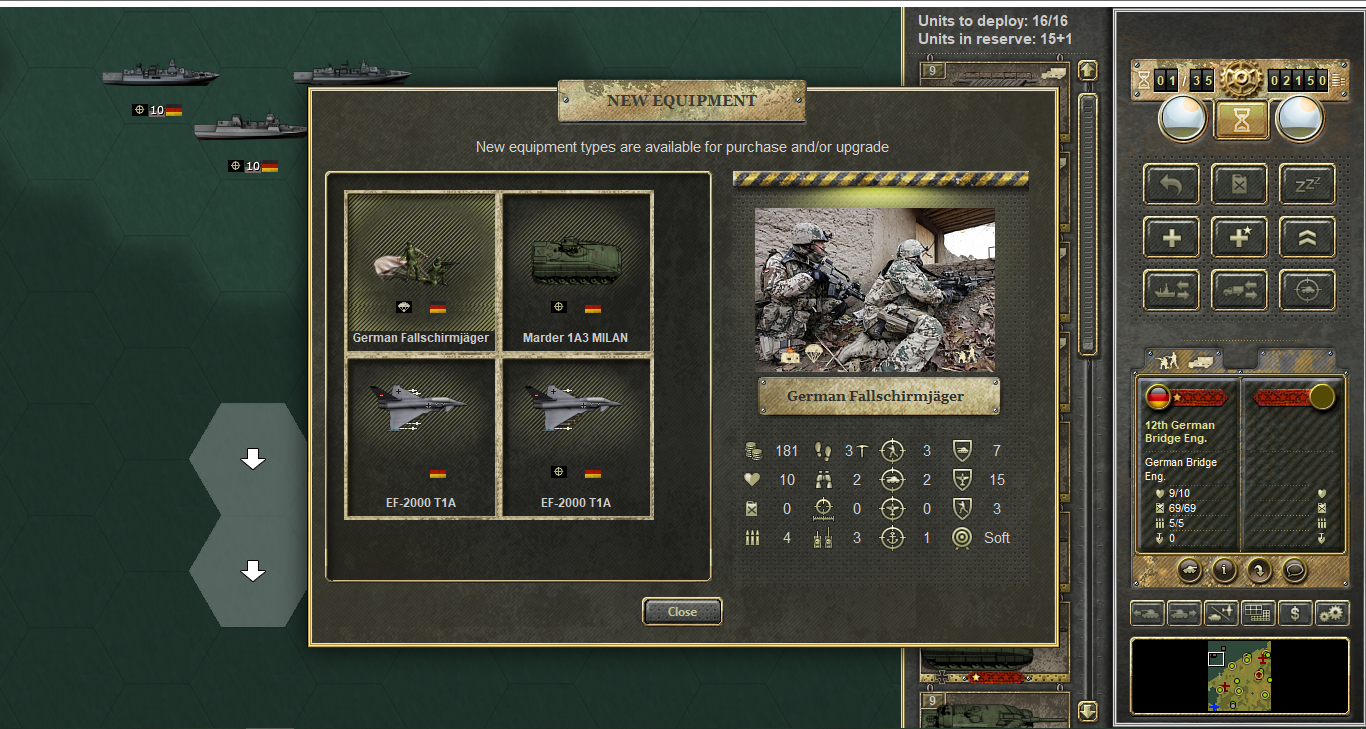Open the gears settings menu
The image size is (1366, 729).
tap(1332, 613)
